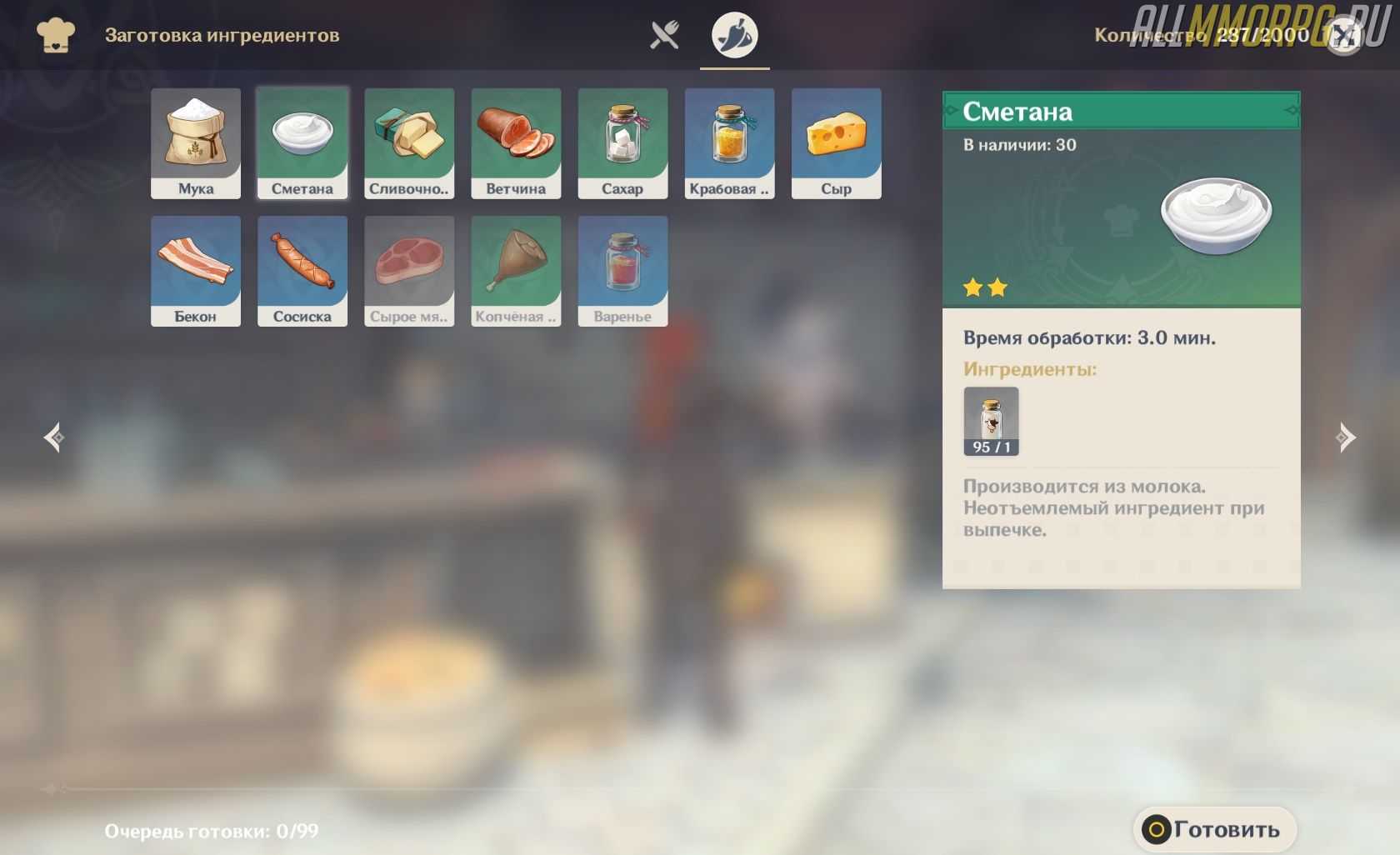Viewport: 1400px width, 855px height.
Task: Pick the Бекон bacon tile
Action: point(196,271)
